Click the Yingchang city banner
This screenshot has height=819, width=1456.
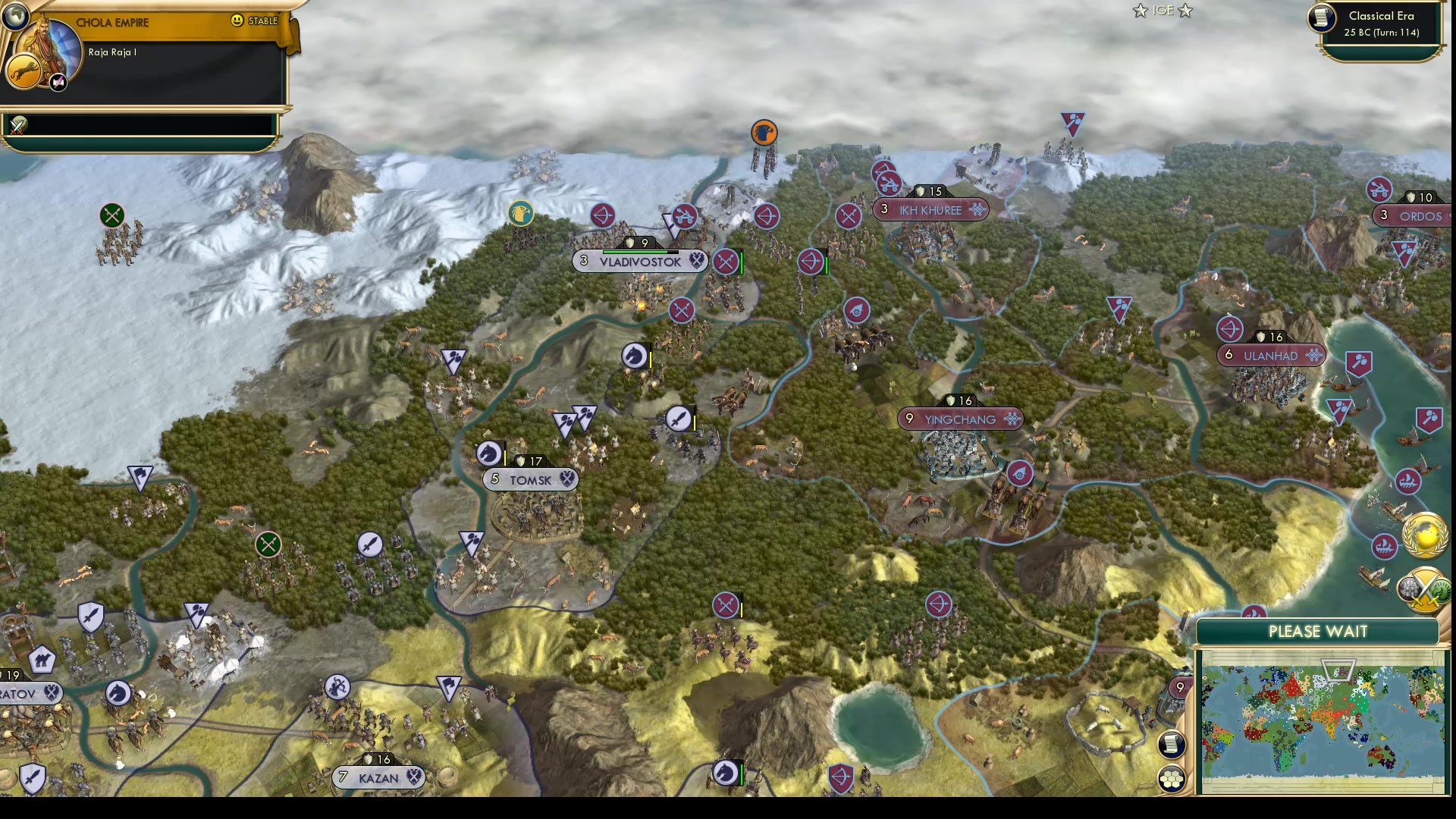pos(961,419)
